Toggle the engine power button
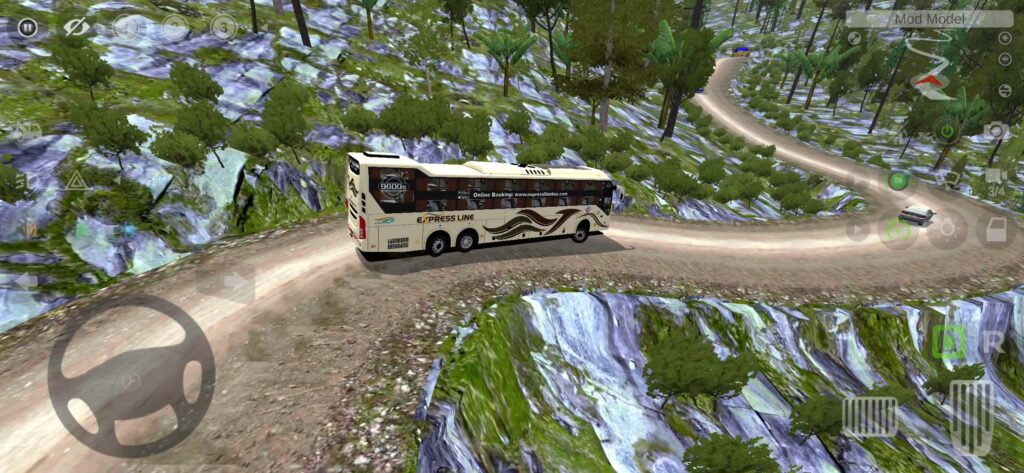1024x473 pixels. click(945, 130)
